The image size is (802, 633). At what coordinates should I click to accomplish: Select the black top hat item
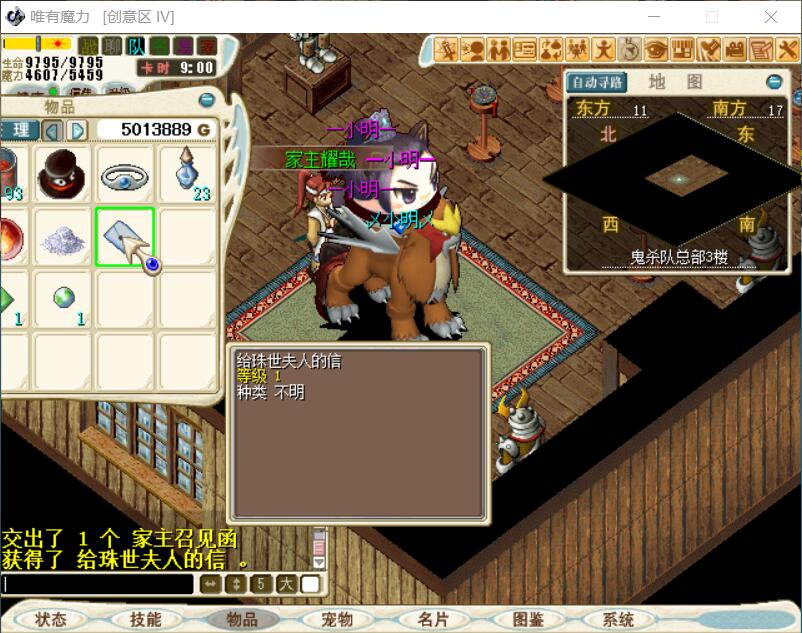[x=61, y=175]
